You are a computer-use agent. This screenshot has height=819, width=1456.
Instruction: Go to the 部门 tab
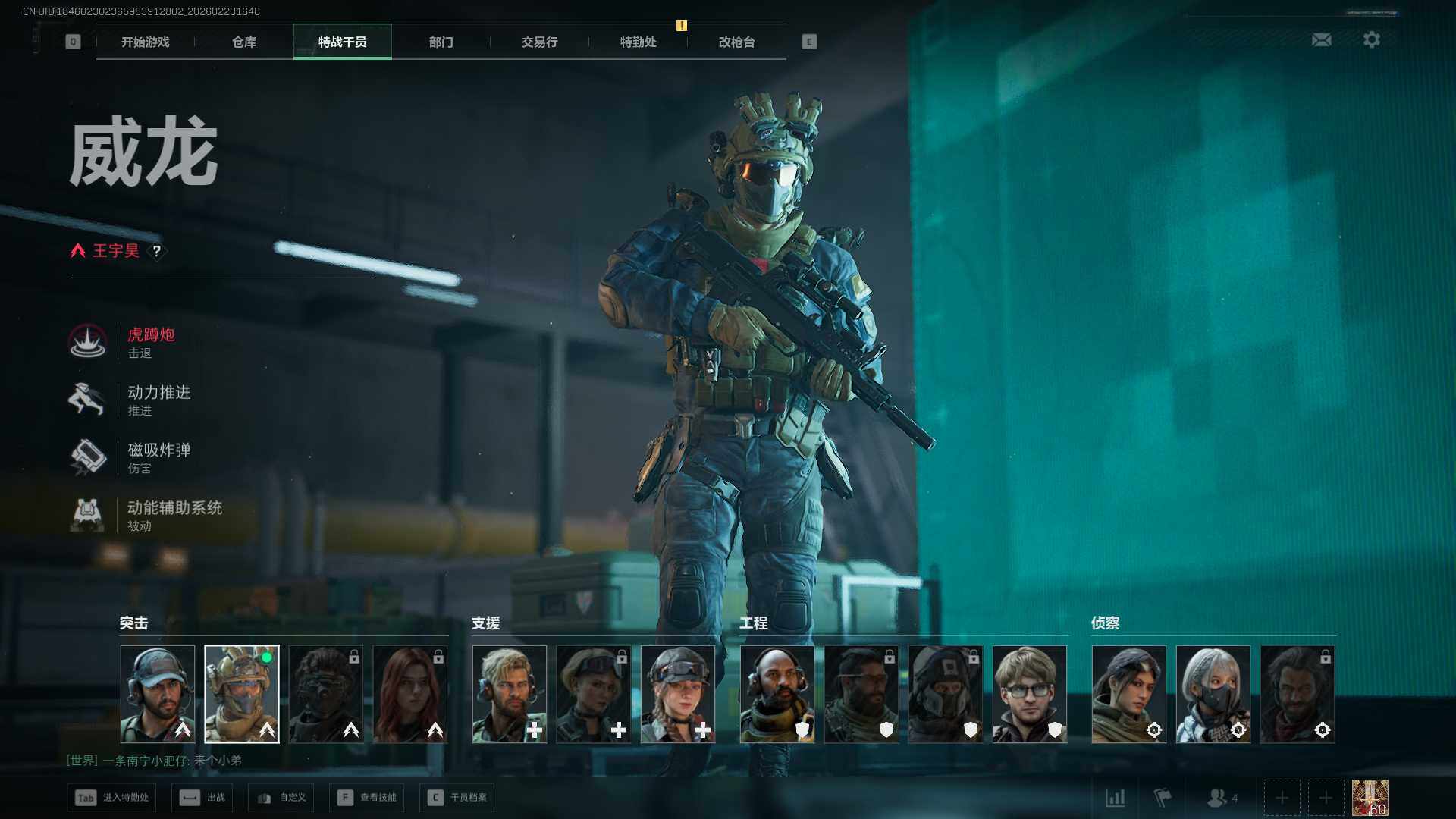441,42
